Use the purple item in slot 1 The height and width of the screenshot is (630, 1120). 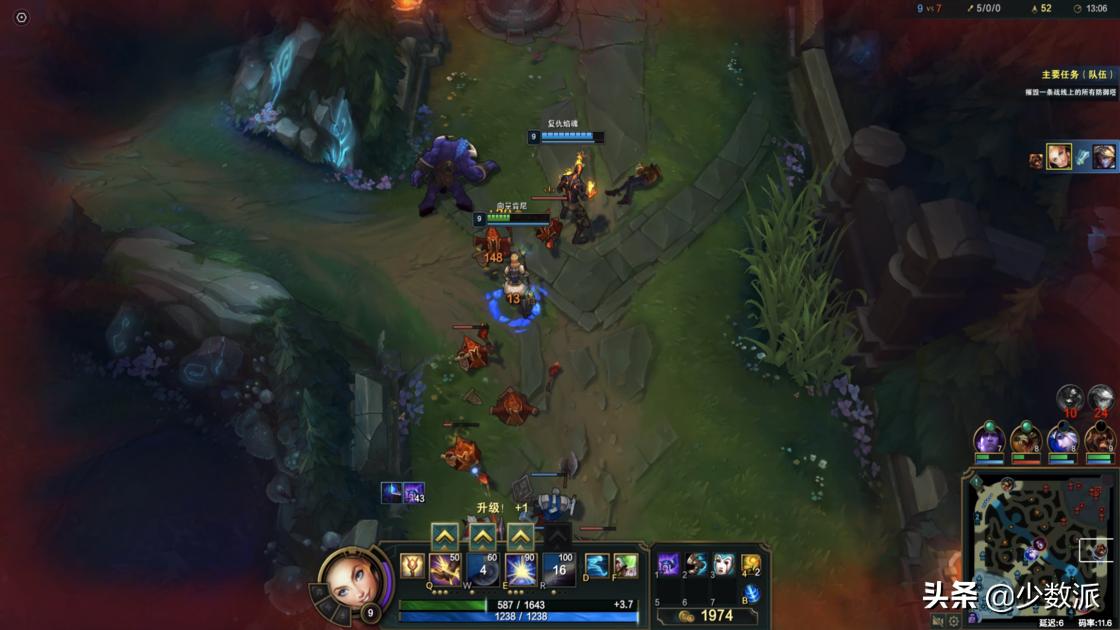pos(668,564)
